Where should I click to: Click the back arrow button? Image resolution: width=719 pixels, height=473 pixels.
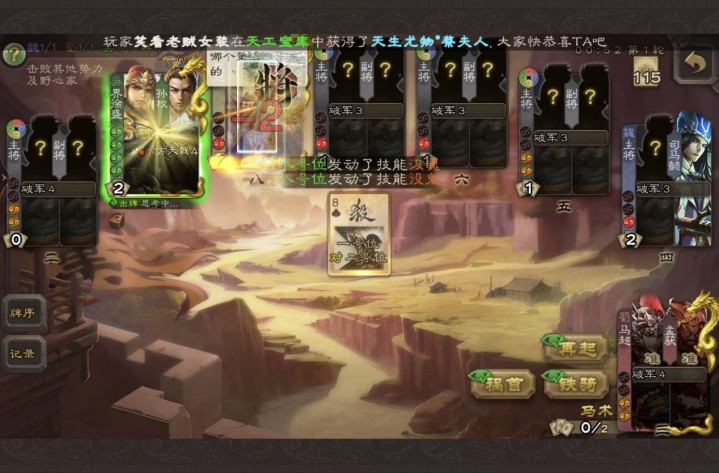[x=693, y=64]
